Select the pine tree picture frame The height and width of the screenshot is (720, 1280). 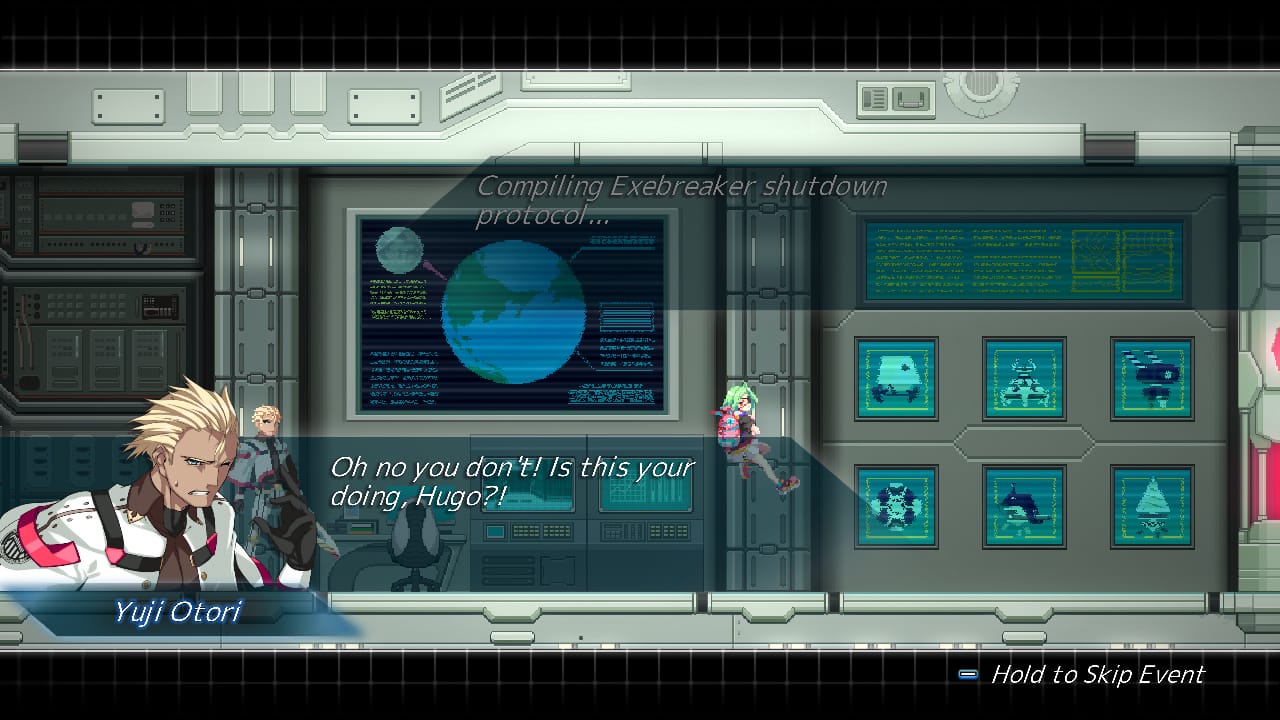1150,506
